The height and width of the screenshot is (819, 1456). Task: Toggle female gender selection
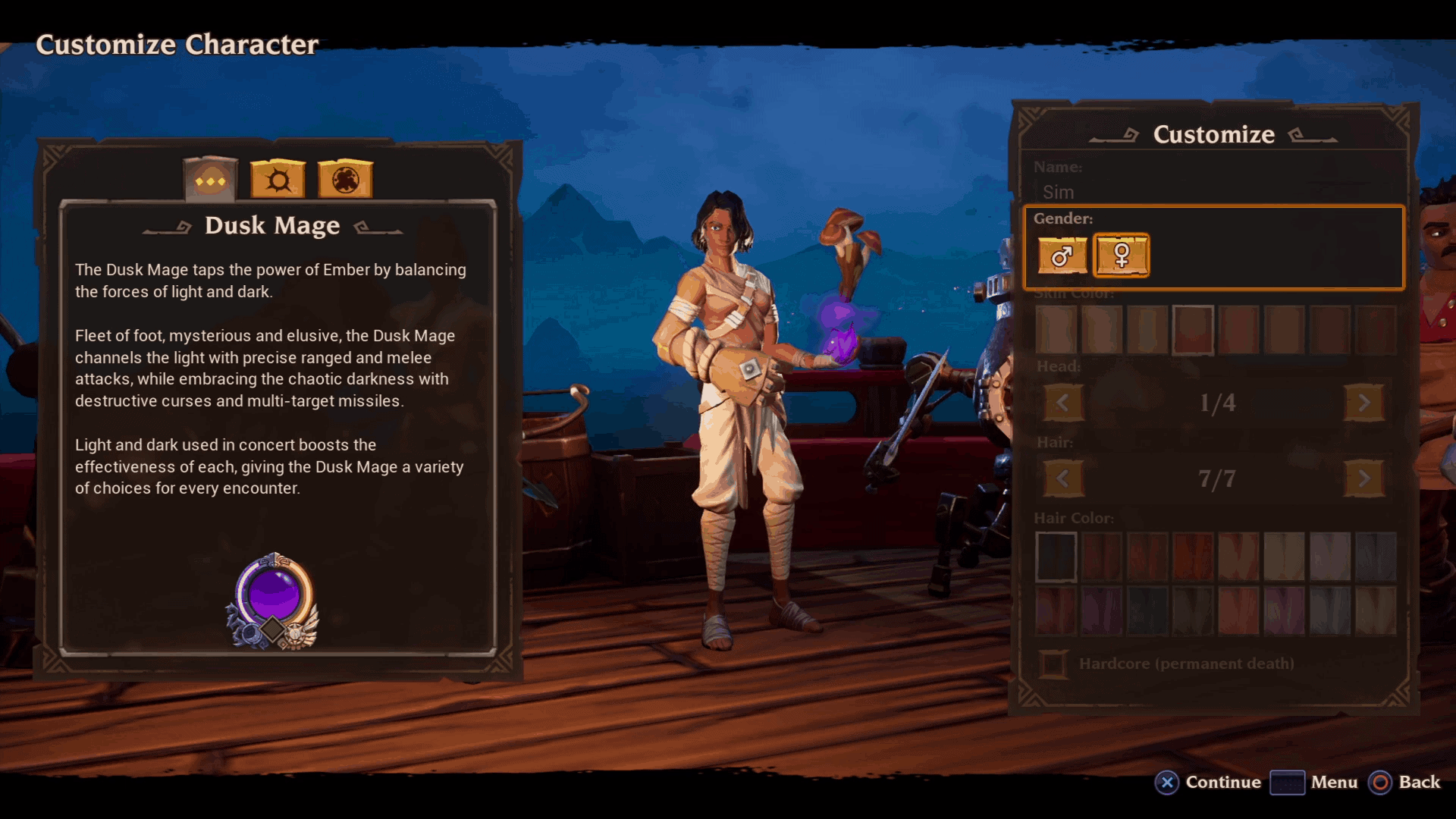(x=1122, y=256)
